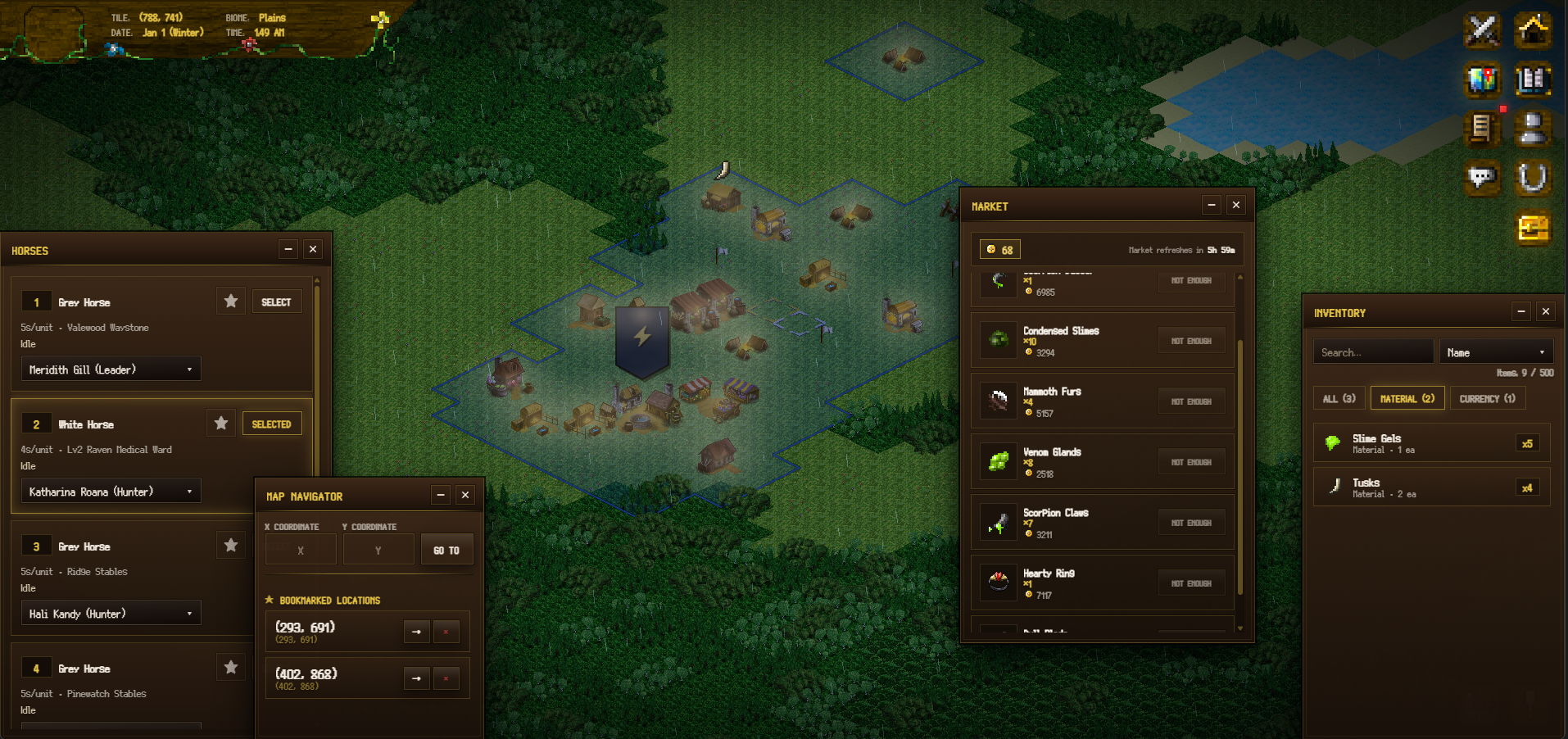Open the inventory Name sort dropdown
This screenshot has width=1568, height=739.
coord(1496,352)
